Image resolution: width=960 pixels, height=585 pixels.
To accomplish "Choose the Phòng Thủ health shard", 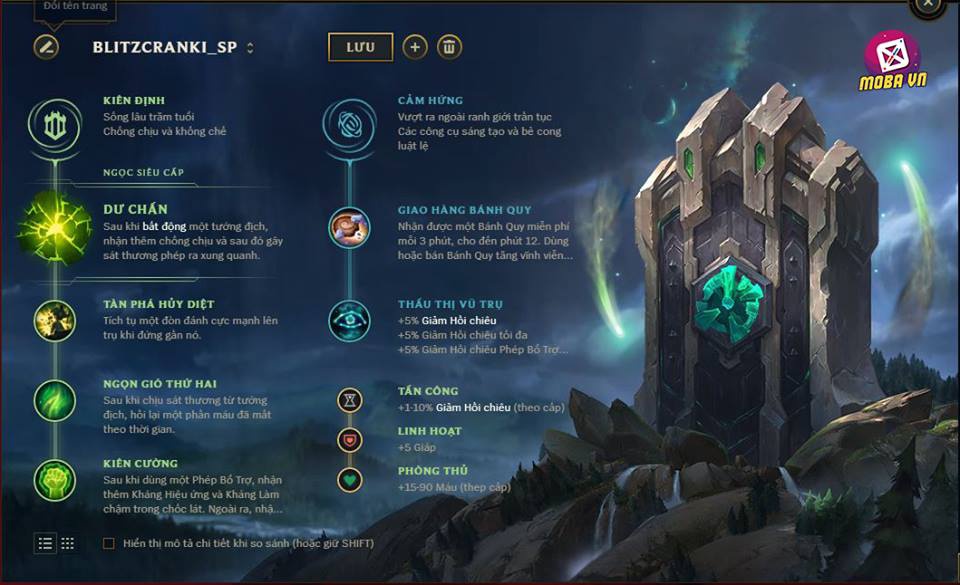I will (349, 479).
